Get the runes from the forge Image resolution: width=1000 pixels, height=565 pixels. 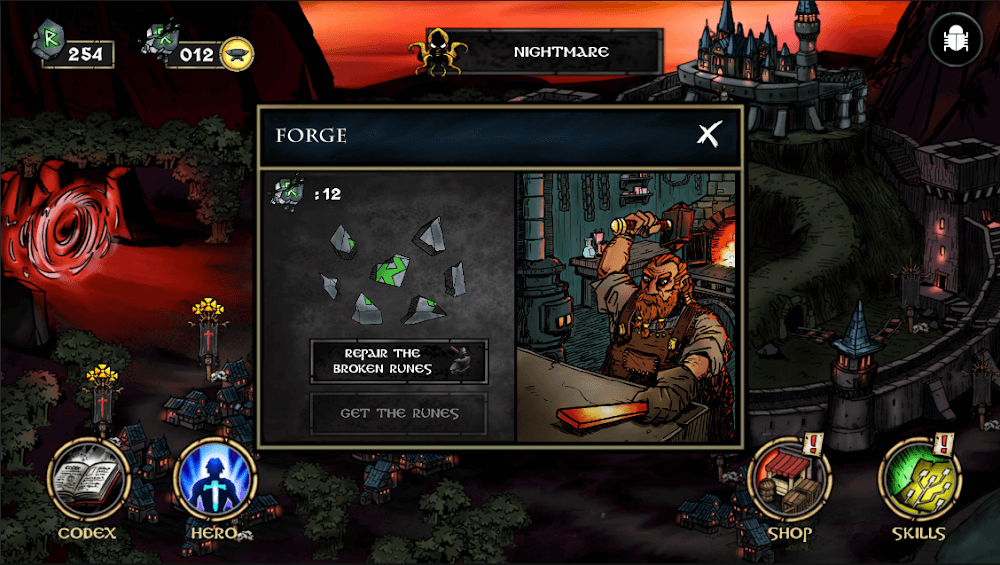click(398, 413)
